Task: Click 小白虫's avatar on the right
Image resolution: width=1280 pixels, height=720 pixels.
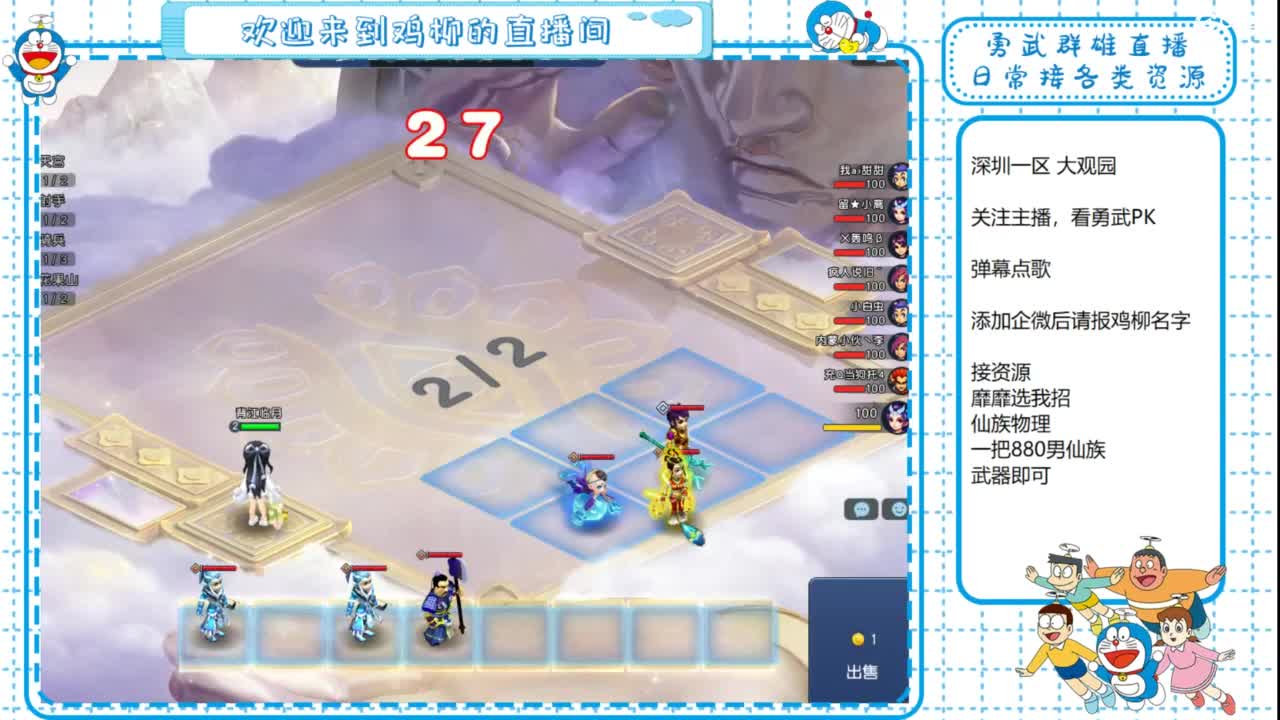Action: click(x=897, y=313)
